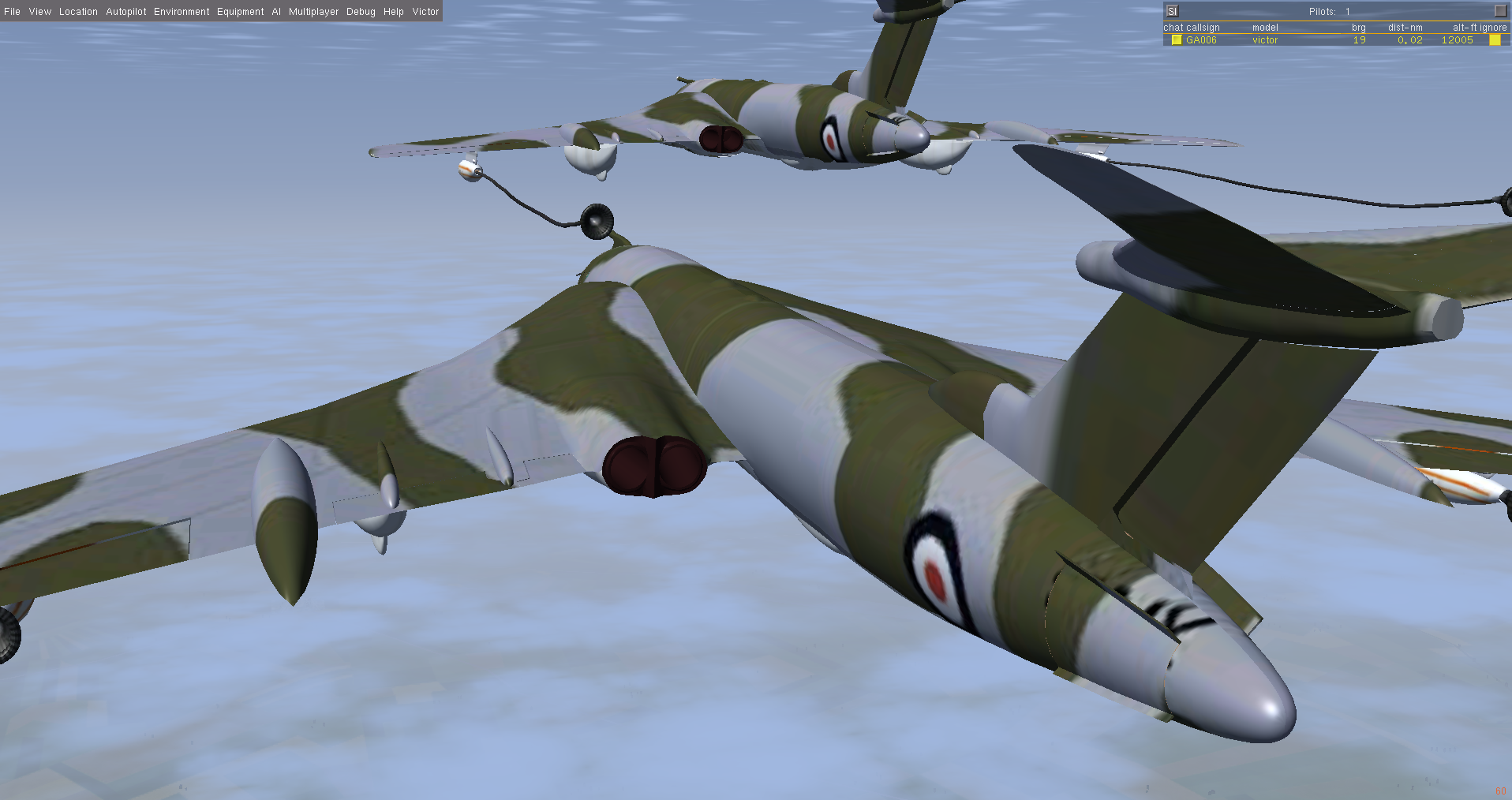Close the Pilots list panel
The image size is (1512, 800).
point(1500,11)
